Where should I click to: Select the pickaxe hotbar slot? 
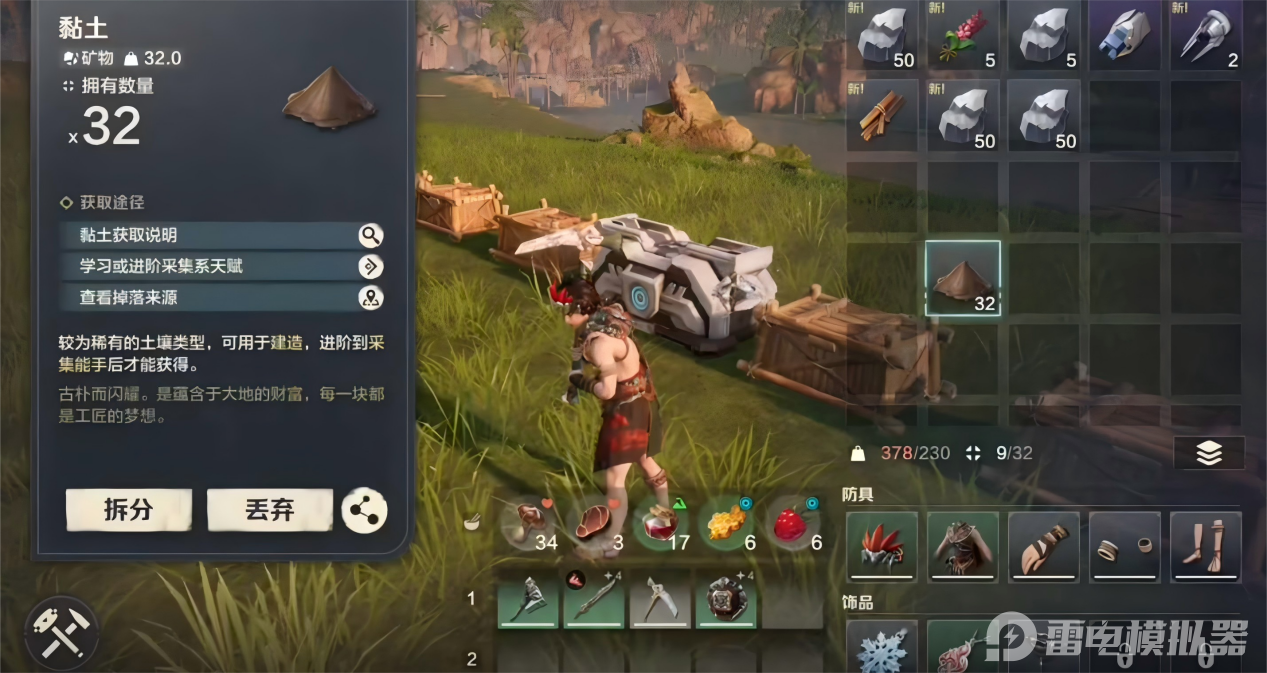(660, 599)
